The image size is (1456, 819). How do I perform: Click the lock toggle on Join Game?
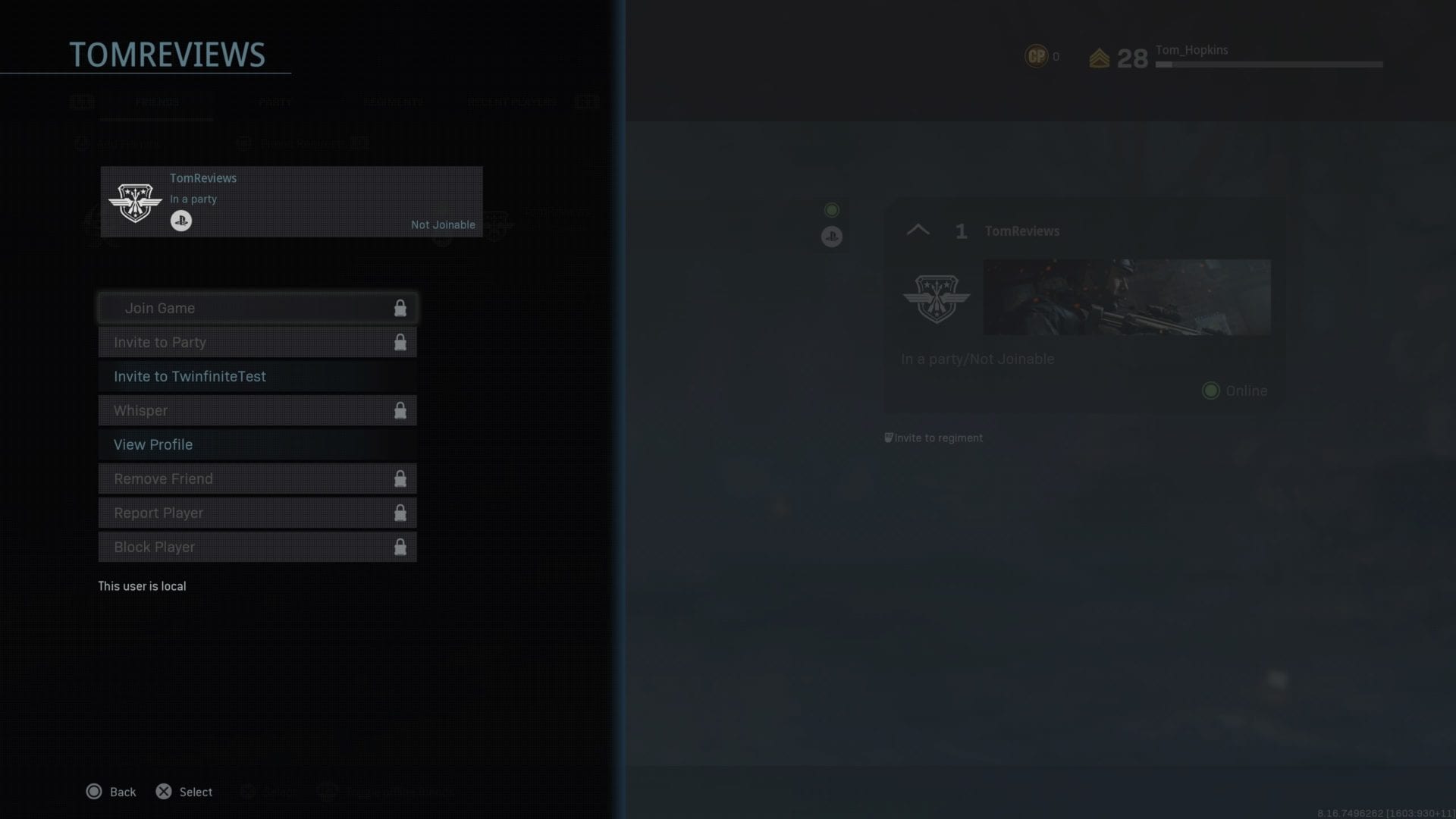tap(400, 308)
